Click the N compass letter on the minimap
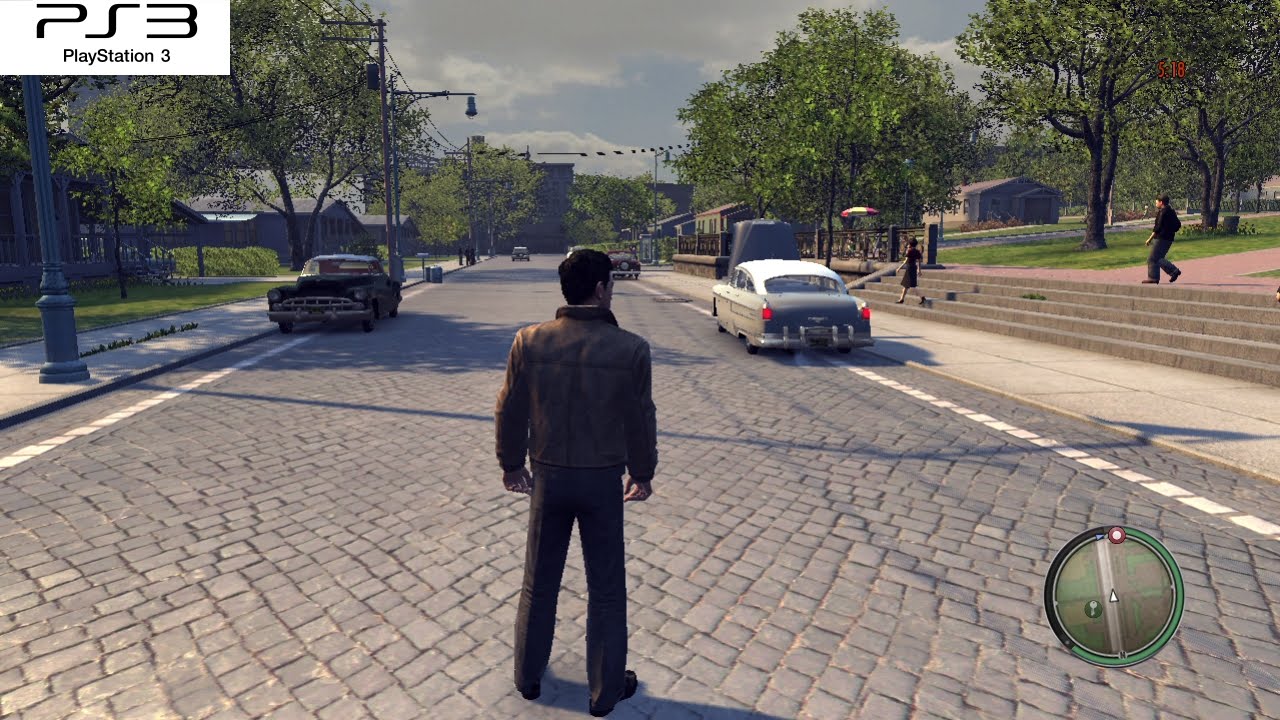The image size is (1280, 720). coord(1123,655)
